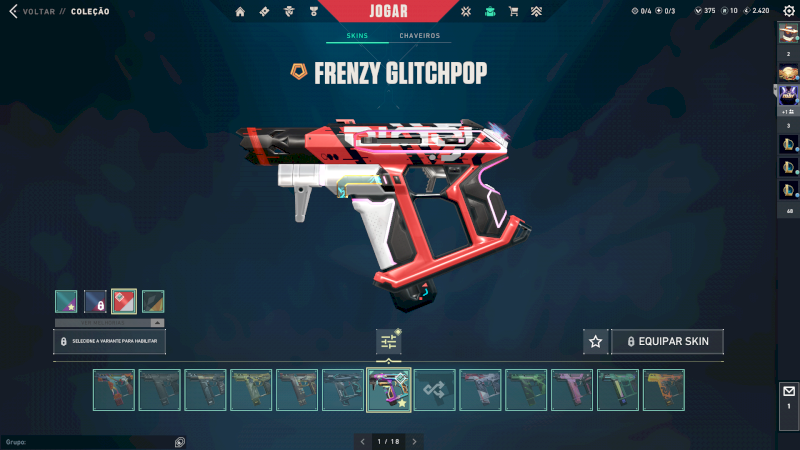Screen dimensions: 800x450
Task: Go to next page of skins
Action: pyautogui.click(x=414, y=441)
